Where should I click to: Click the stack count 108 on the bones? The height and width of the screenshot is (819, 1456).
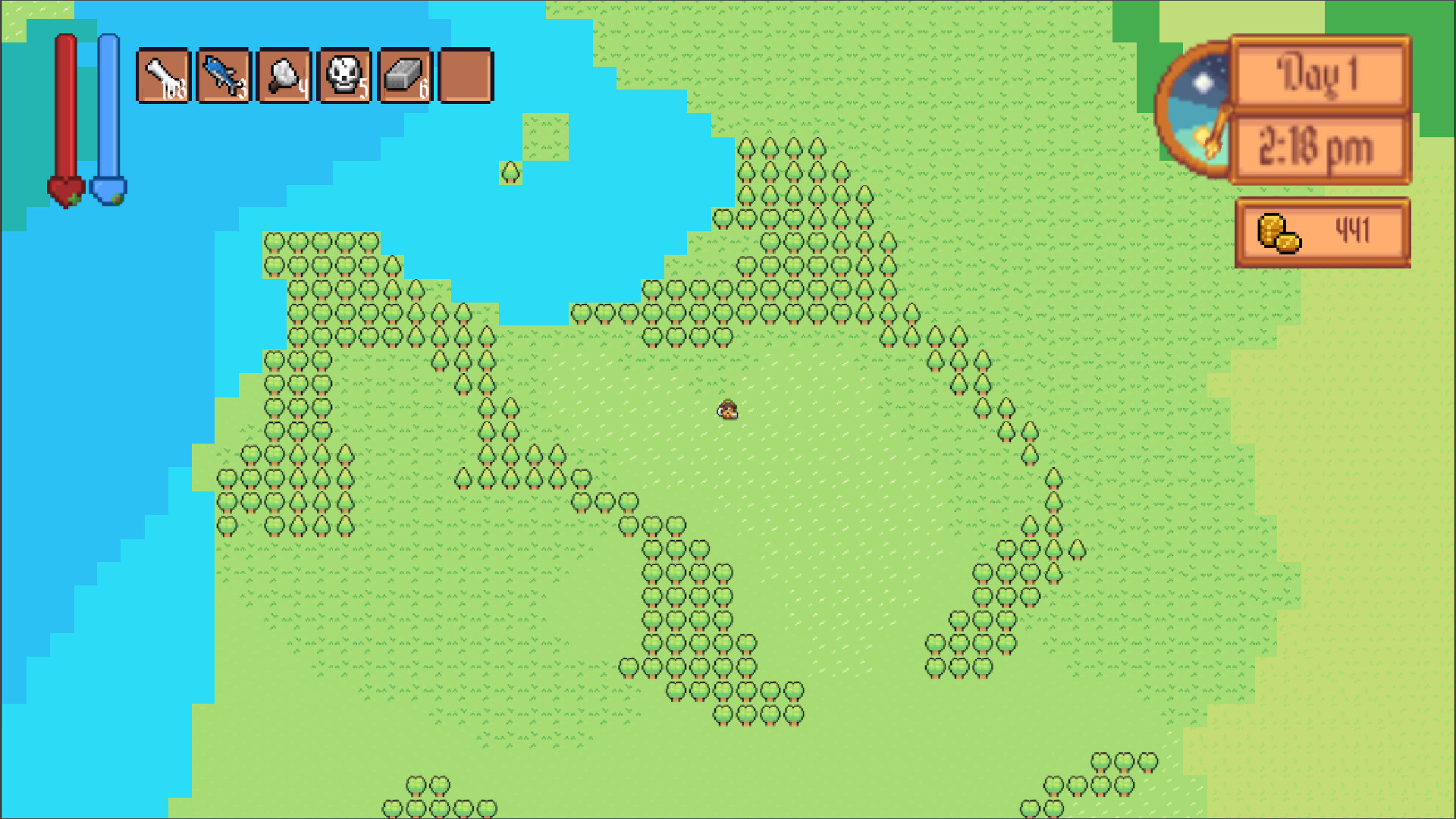(173, 93)
